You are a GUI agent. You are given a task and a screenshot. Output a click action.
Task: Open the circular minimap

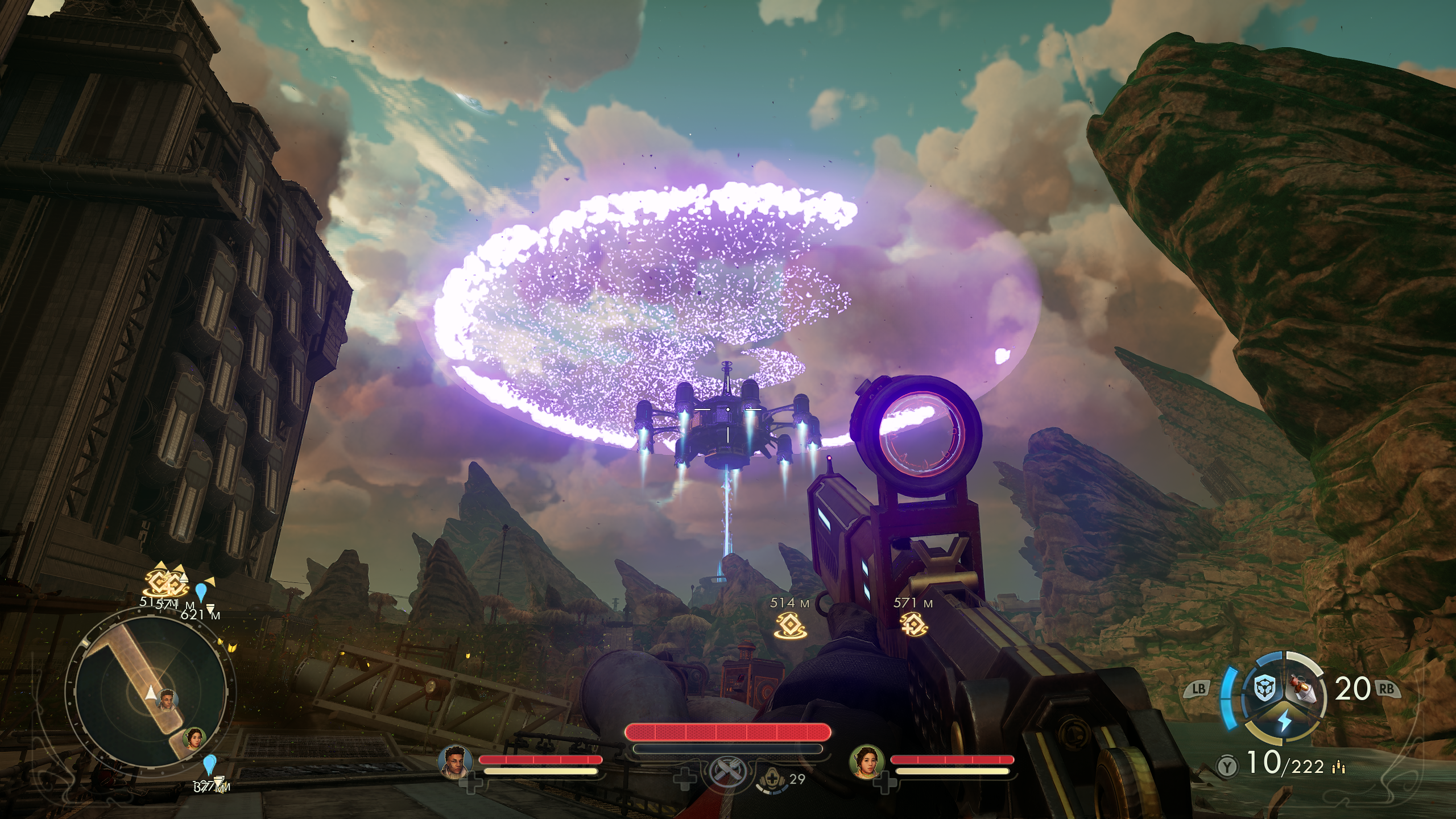point(150,694)
